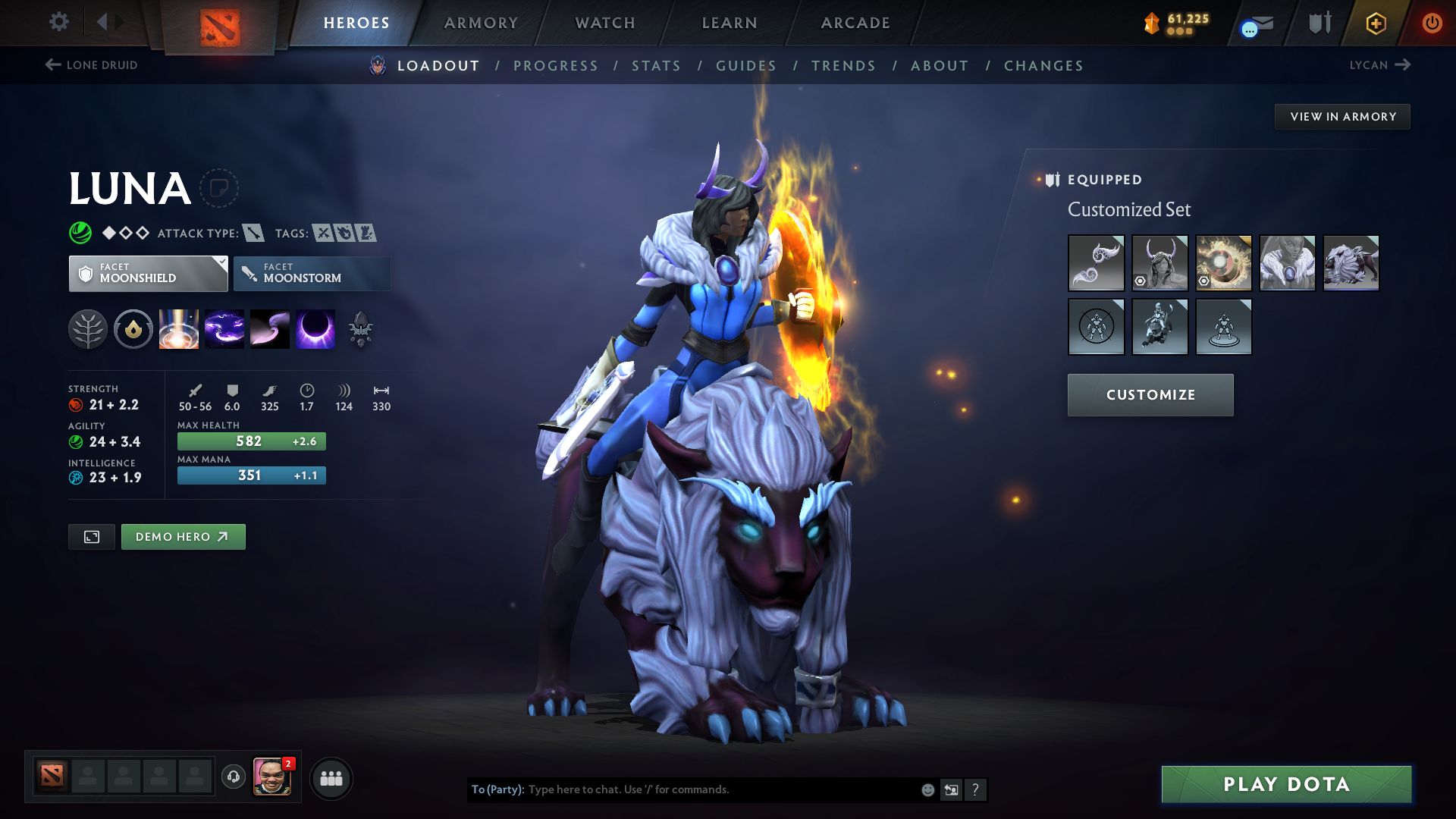The width and height of the screenshot is (1456, 819).
Task: Expand the Moonshield facet dropdown chevron
Action: pyautogui.click(x=221, y=263)
